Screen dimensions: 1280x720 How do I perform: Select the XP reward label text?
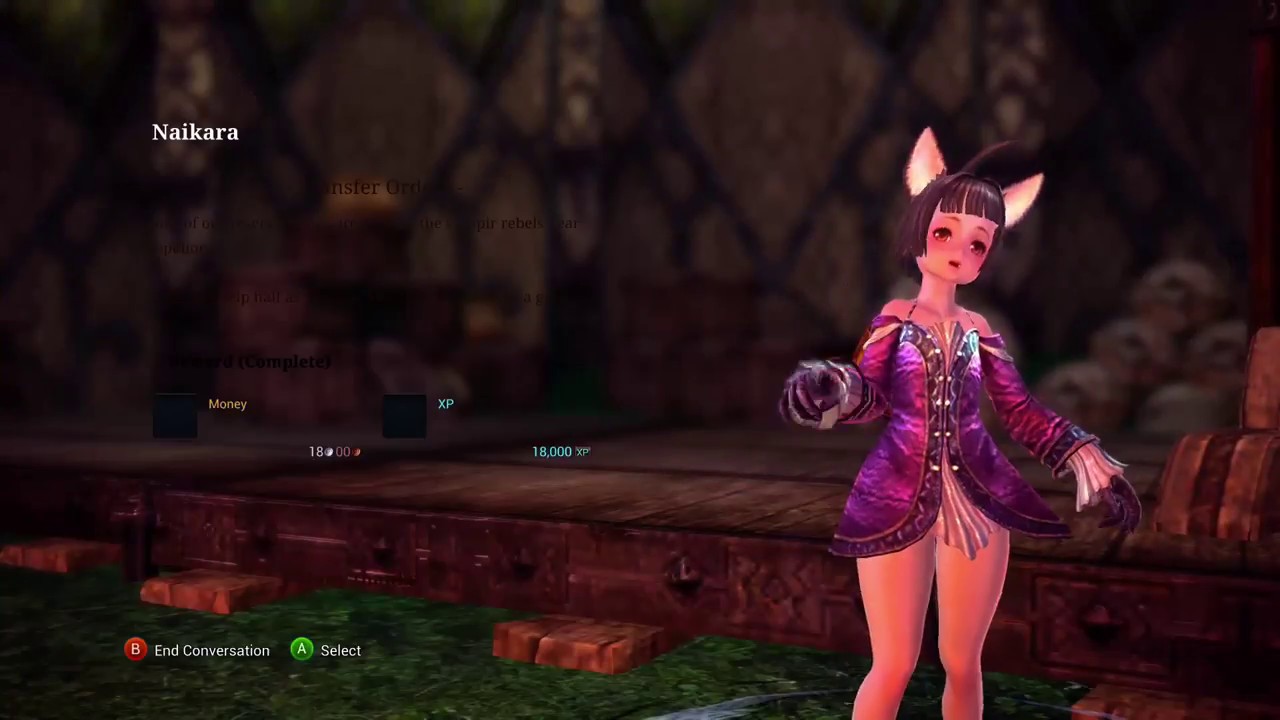[x=445, y=403]
